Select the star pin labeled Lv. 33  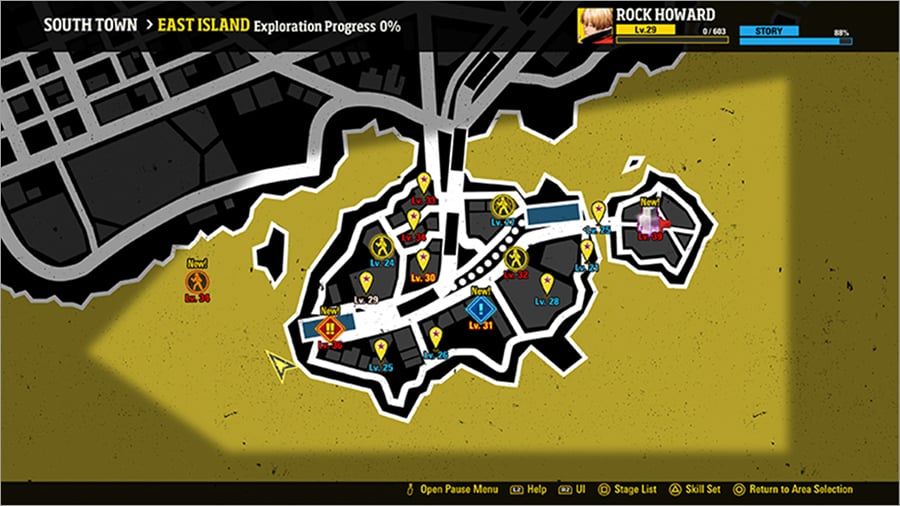(x=424, y=182)
